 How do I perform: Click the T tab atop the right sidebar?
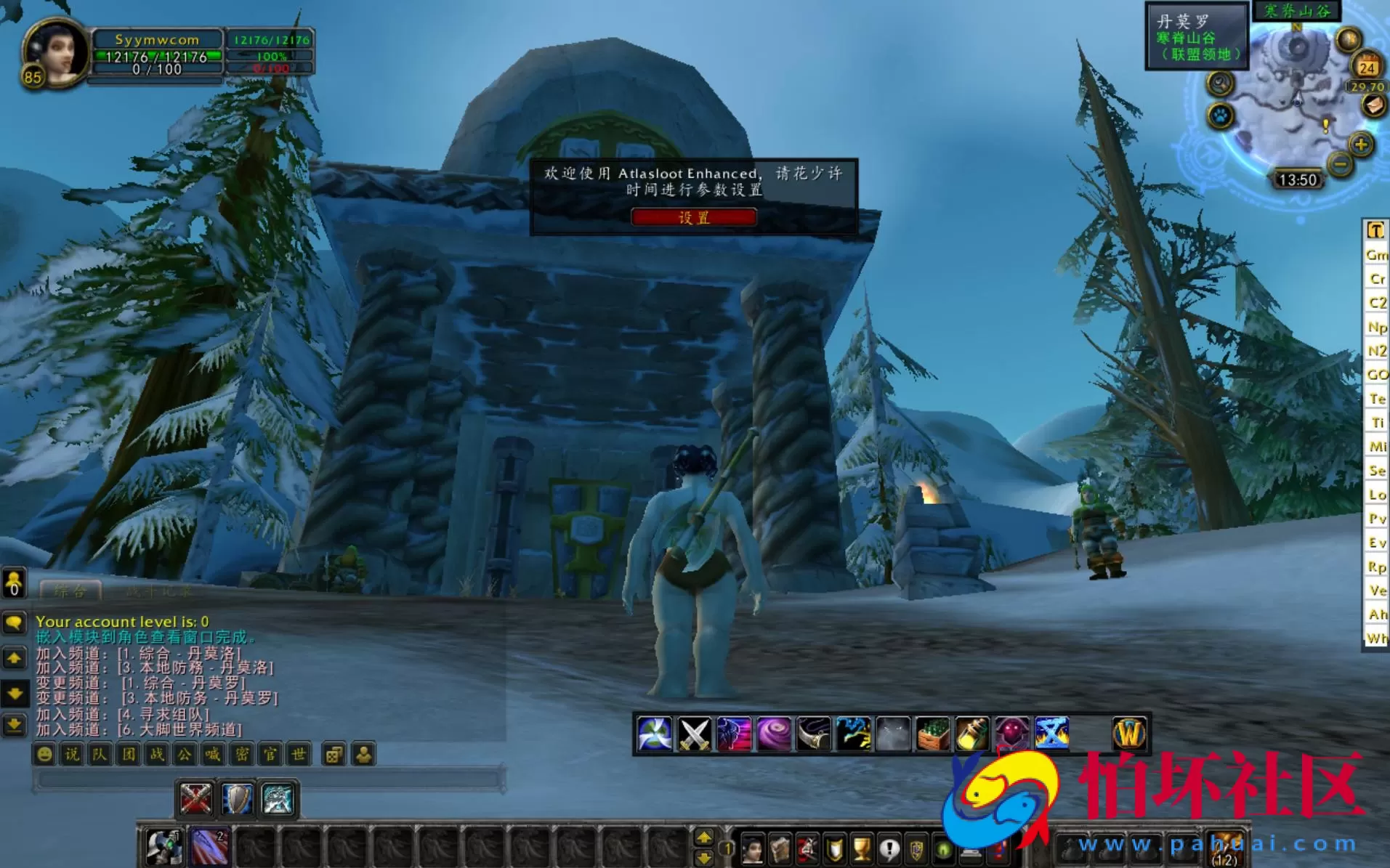(1375, 230)
